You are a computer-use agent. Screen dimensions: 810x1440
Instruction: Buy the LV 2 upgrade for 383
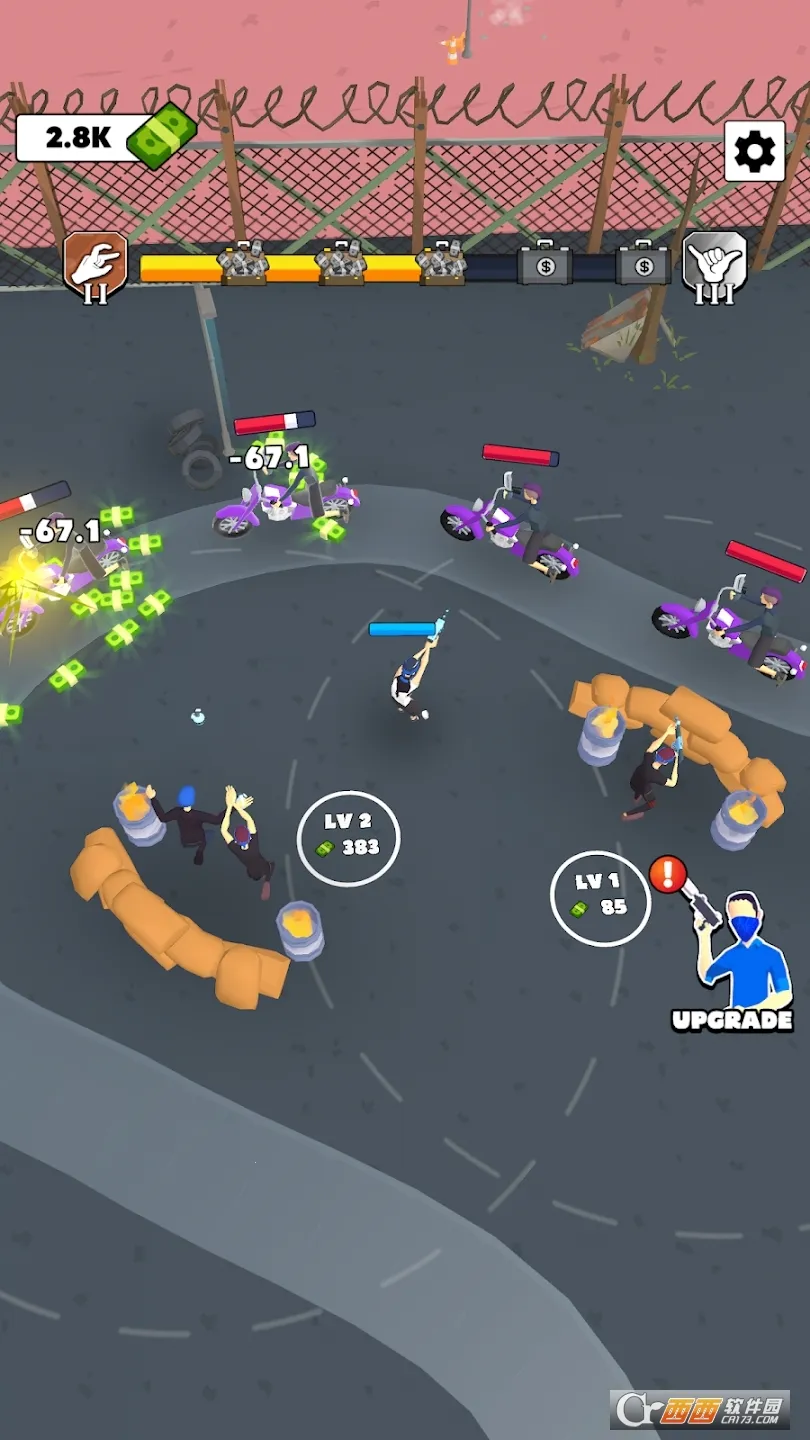pyautogui.click(x=348, y=837)
